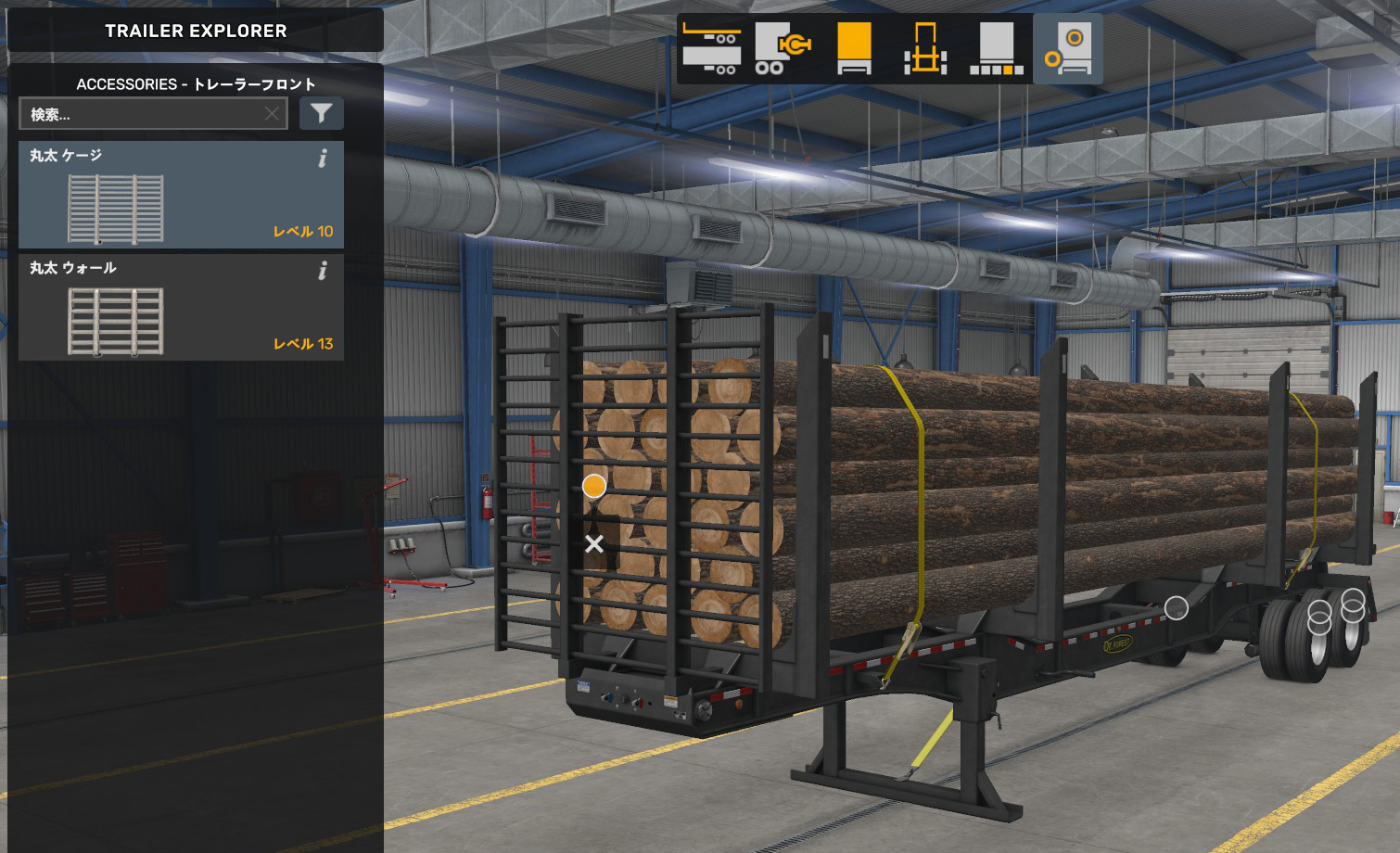Select the orange cargo body tab
Image resolution: width=1400 pixels, height=853 pixels.
pyautogui.click(x=854, y=49)
